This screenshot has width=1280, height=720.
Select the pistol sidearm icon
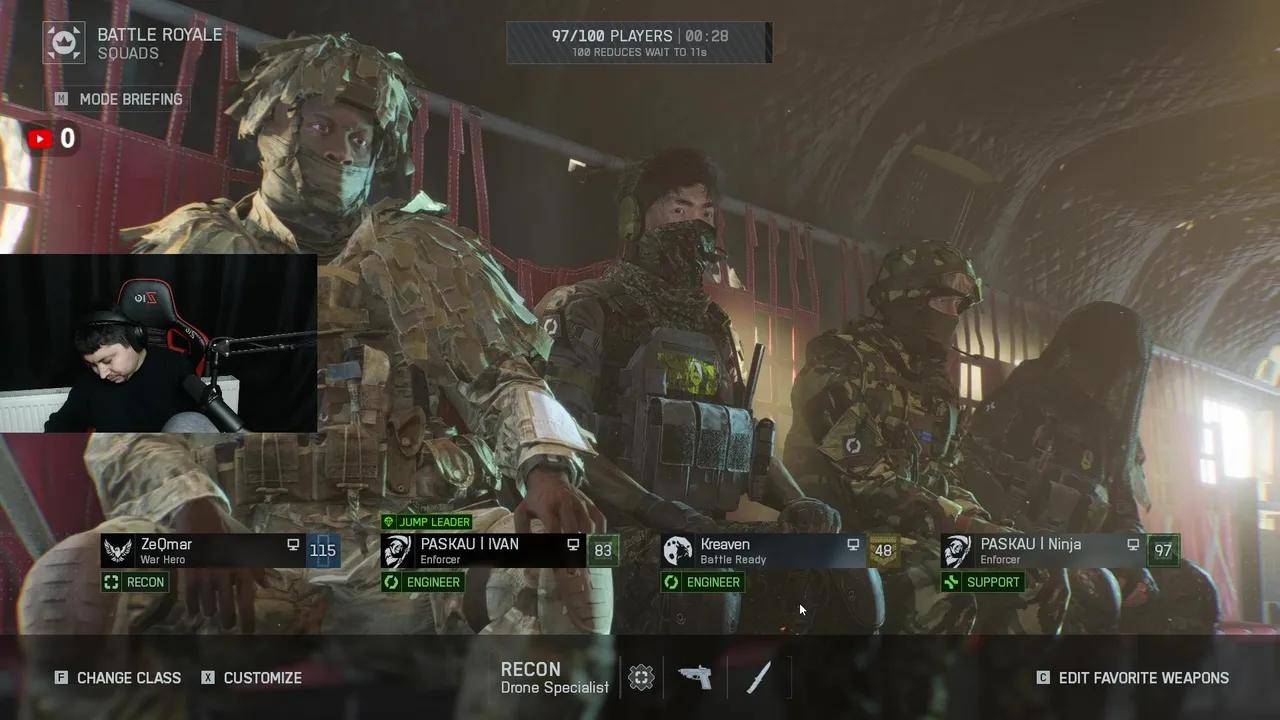[x=695, y=678]
